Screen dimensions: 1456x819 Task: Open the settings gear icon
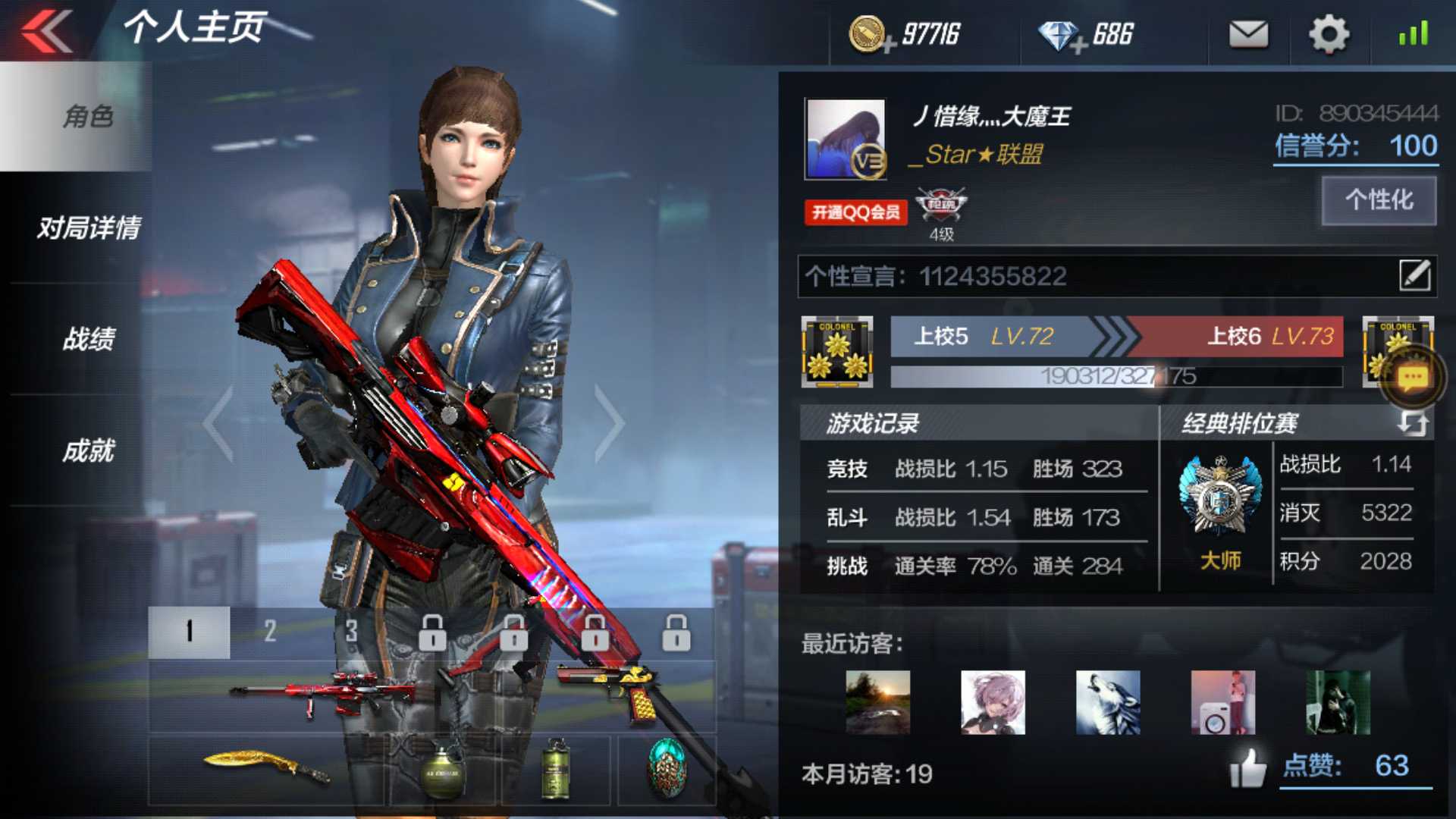coord(1328,34)
